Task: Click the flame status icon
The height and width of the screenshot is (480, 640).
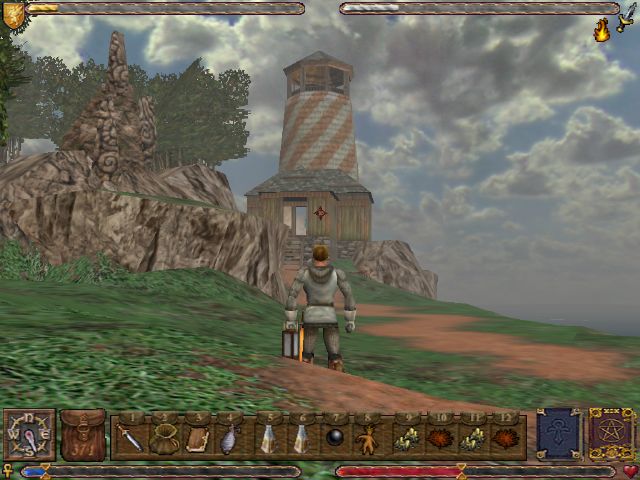Action: pos(603,31)
